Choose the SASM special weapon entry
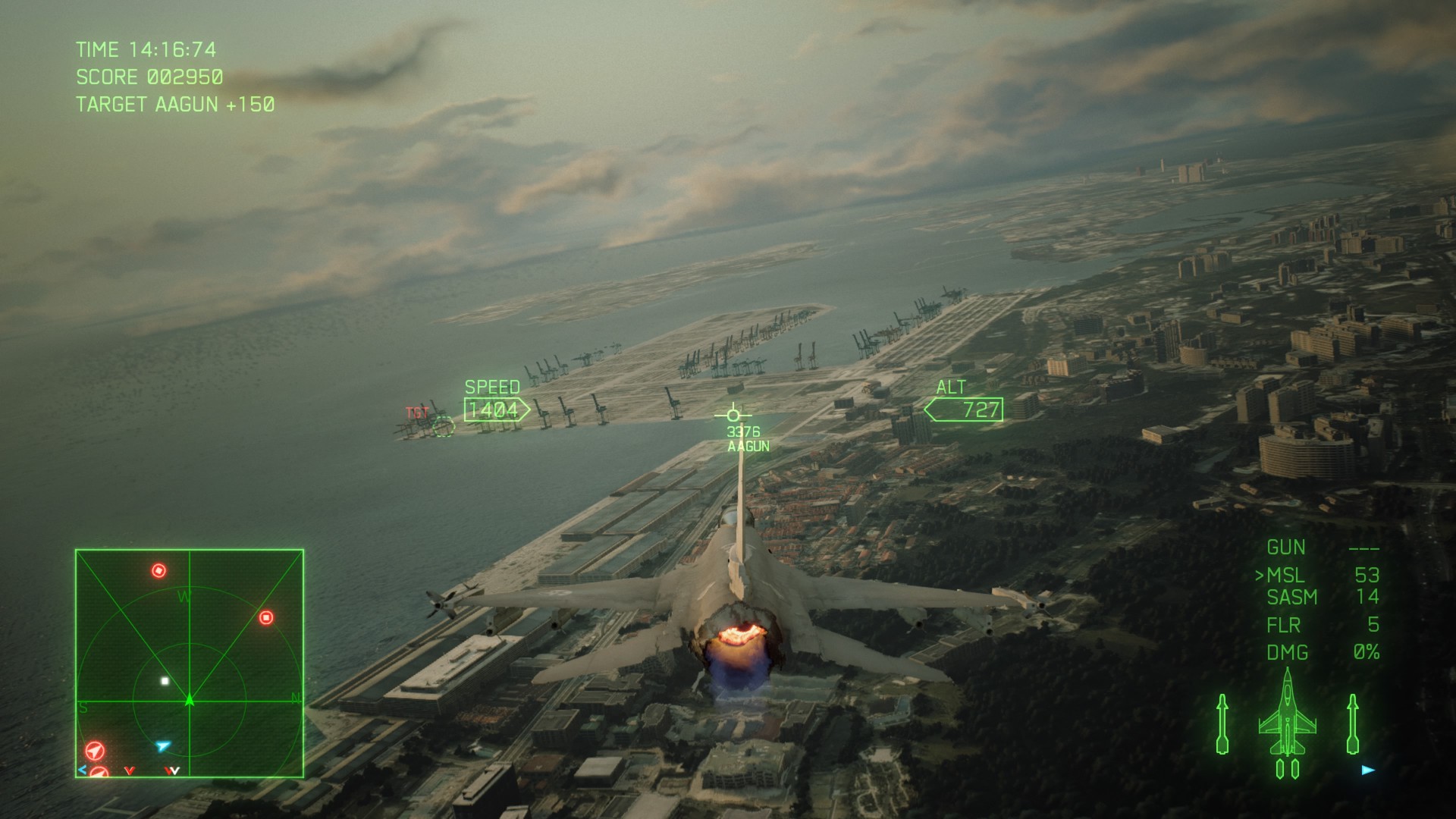 click(1292, 598)
